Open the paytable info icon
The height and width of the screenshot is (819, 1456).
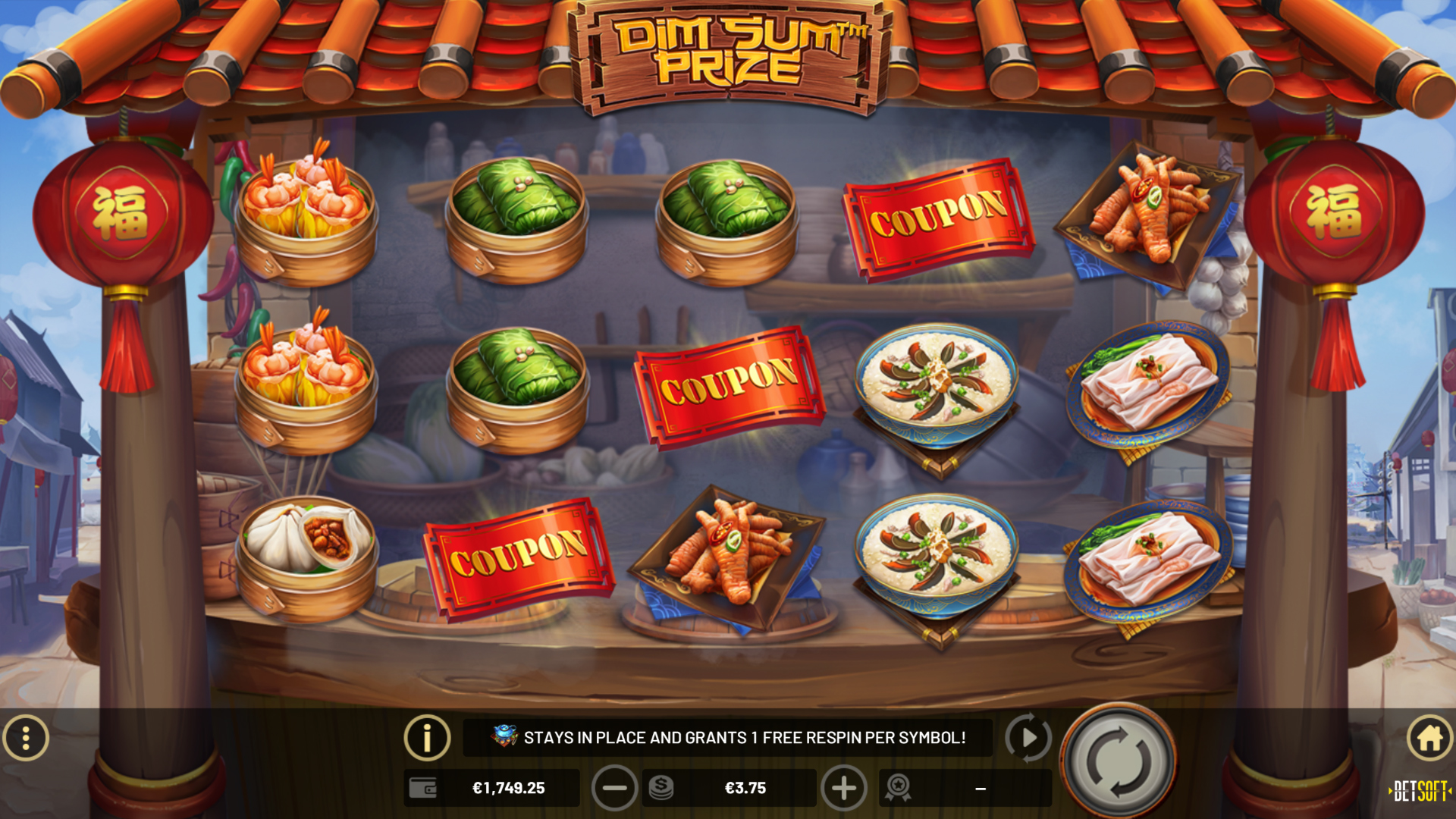tap(427, 736)
